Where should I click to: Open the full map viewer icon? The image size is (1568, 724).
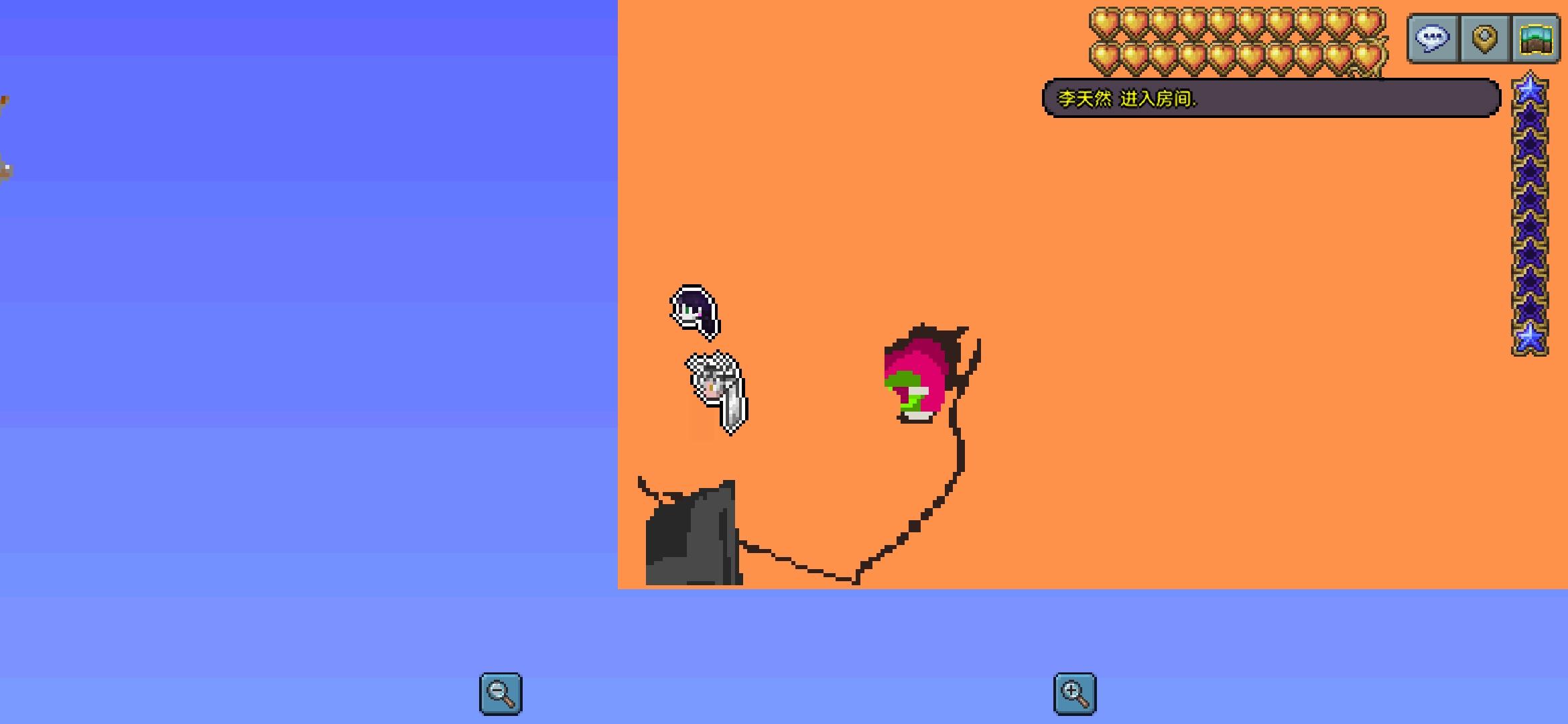point(1535,38)
